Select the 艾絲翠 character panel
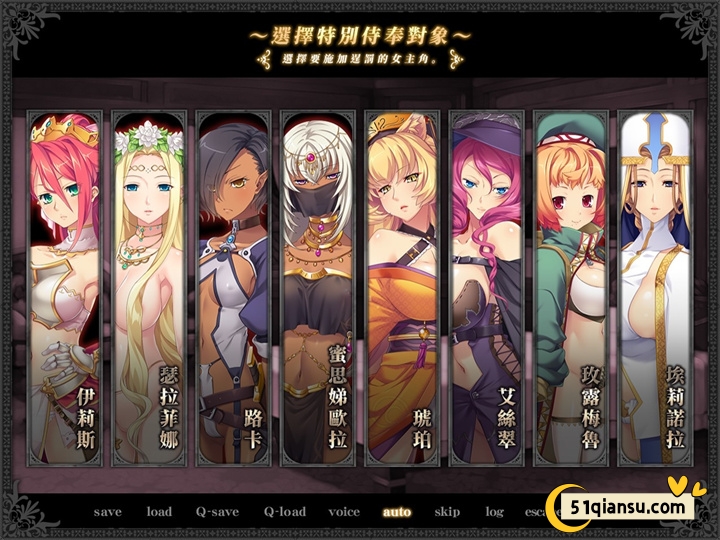720x540 pixels. coord(486,290)
